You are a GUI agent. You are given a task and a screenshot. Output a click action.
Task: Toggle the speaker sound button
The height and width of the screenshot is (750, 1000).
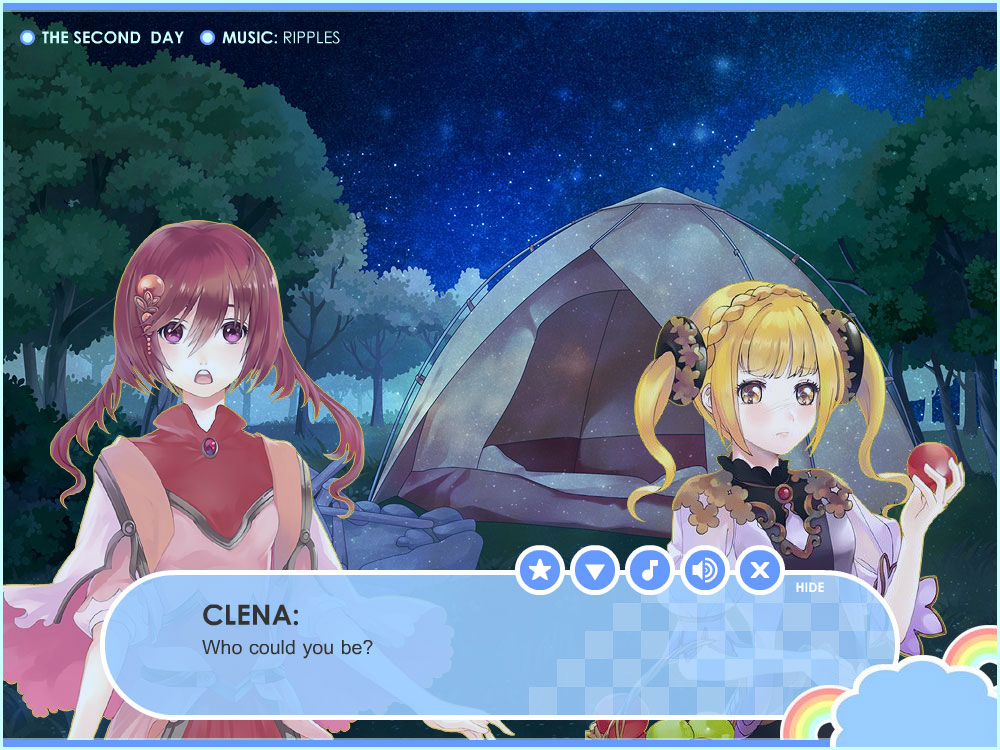point(705,571)
